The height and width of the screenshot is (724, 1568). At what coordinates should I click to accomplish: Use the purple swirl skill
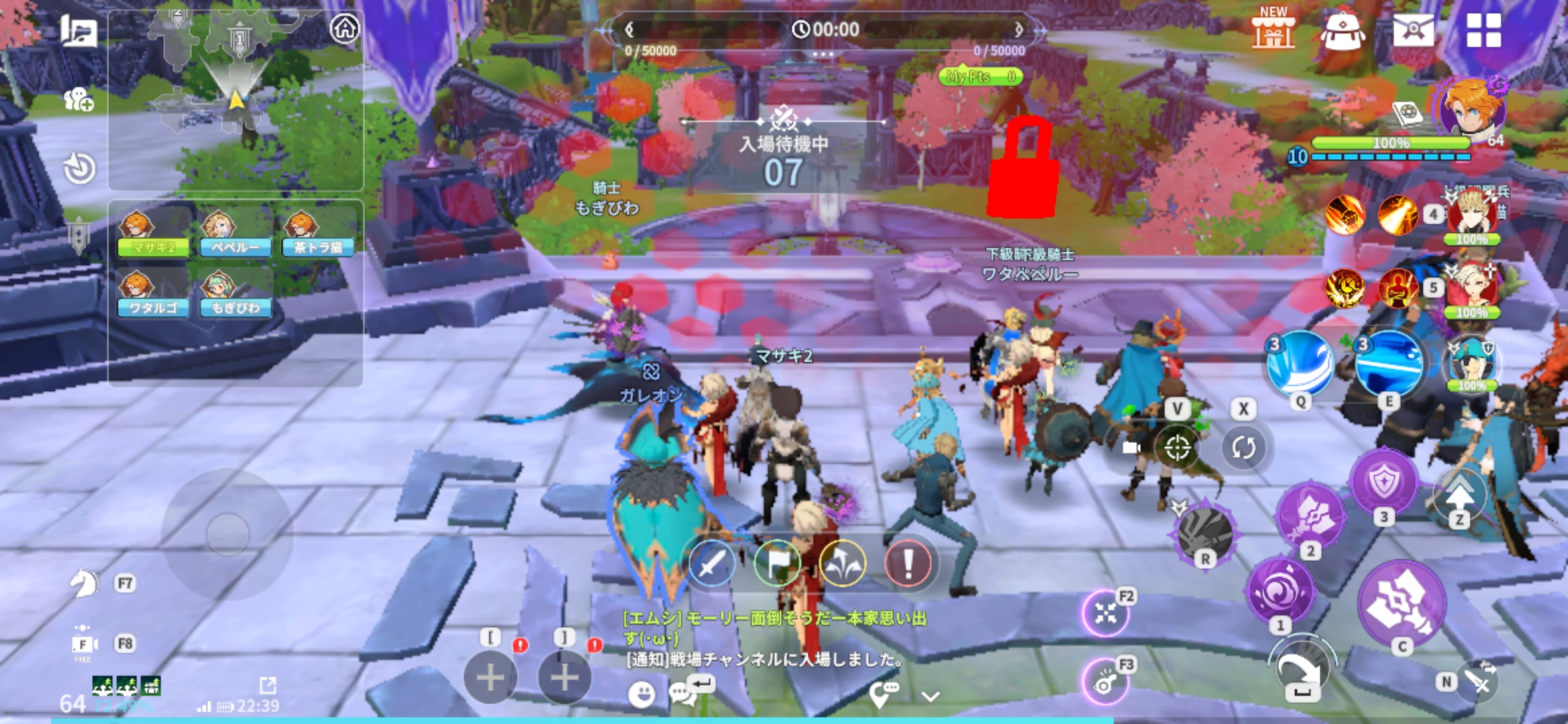tap(1281, 590)
